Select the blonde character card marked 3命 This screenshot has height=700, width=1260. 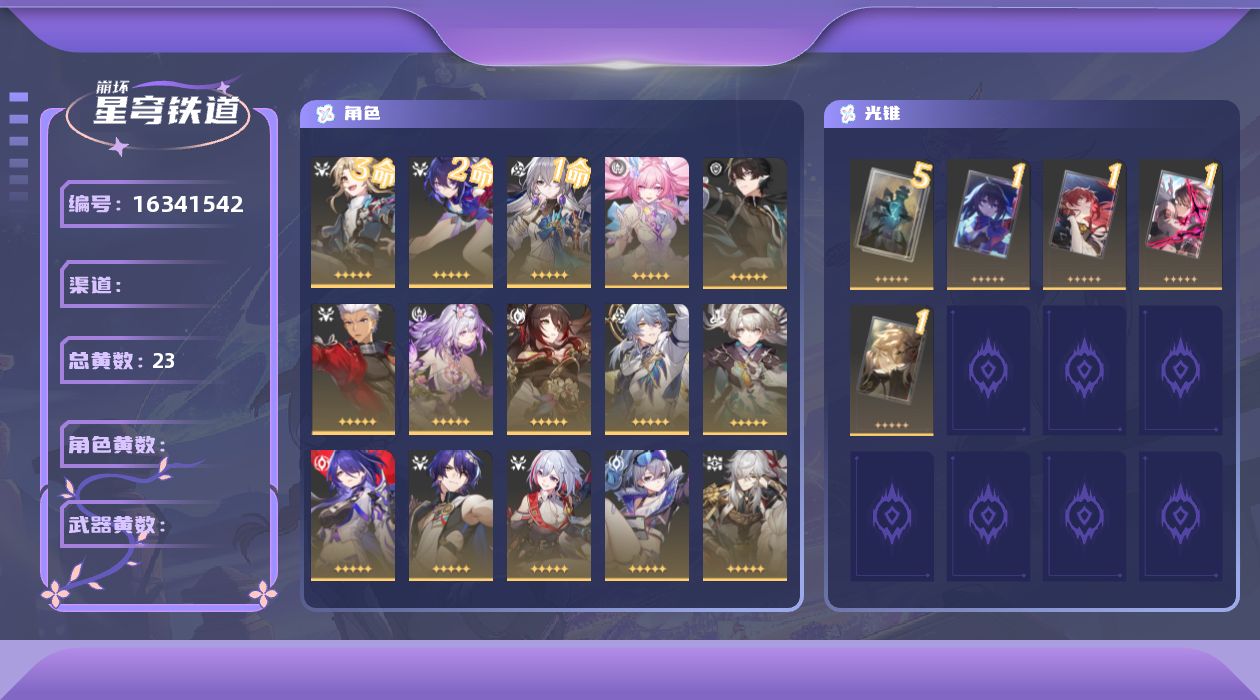(x=353, y=222)
